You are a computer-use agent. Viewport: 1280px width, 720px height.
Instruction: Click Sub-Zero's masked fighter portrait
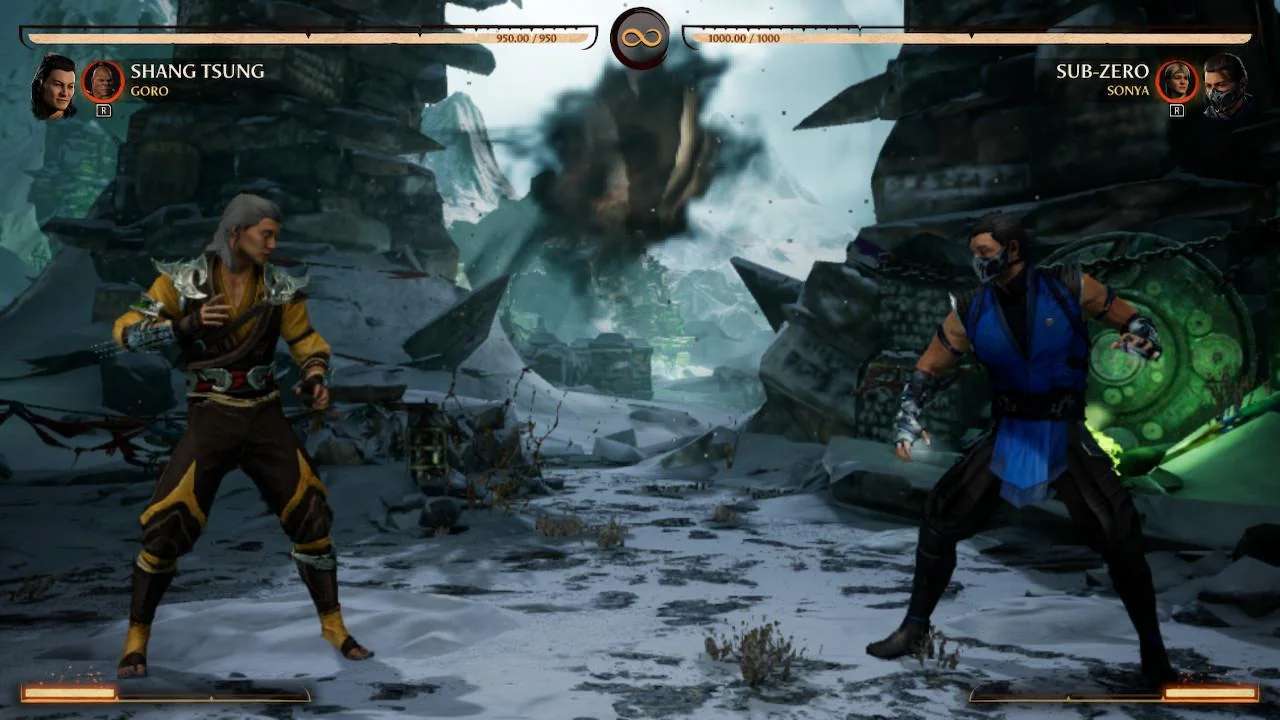tap(1225, 86)
